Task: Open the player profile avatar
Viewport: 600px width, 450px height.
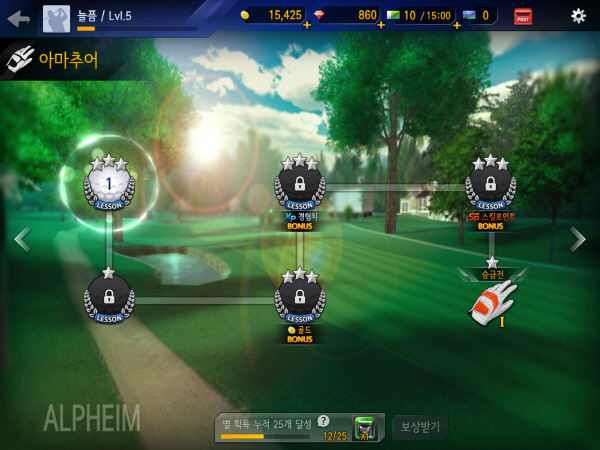Action: coord(56,17)
